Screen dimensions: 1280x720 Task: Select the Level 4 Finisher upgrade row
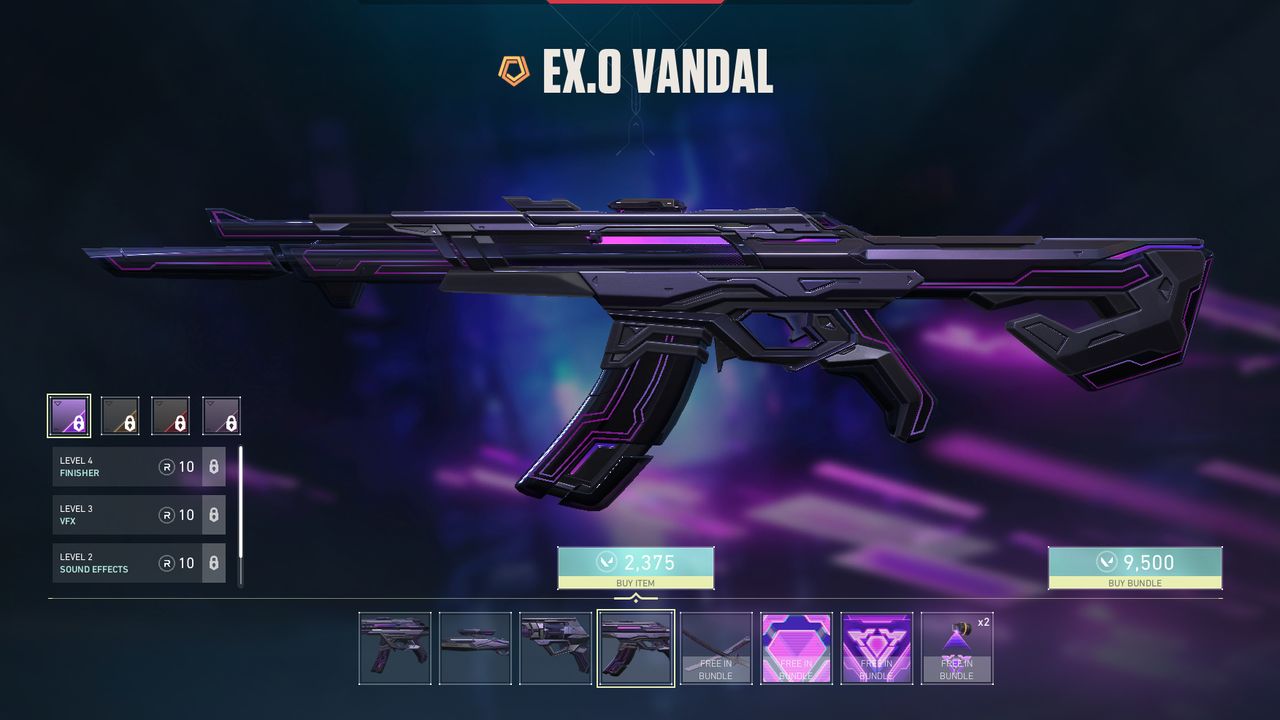pyautogui.click(x=120, y=467)
